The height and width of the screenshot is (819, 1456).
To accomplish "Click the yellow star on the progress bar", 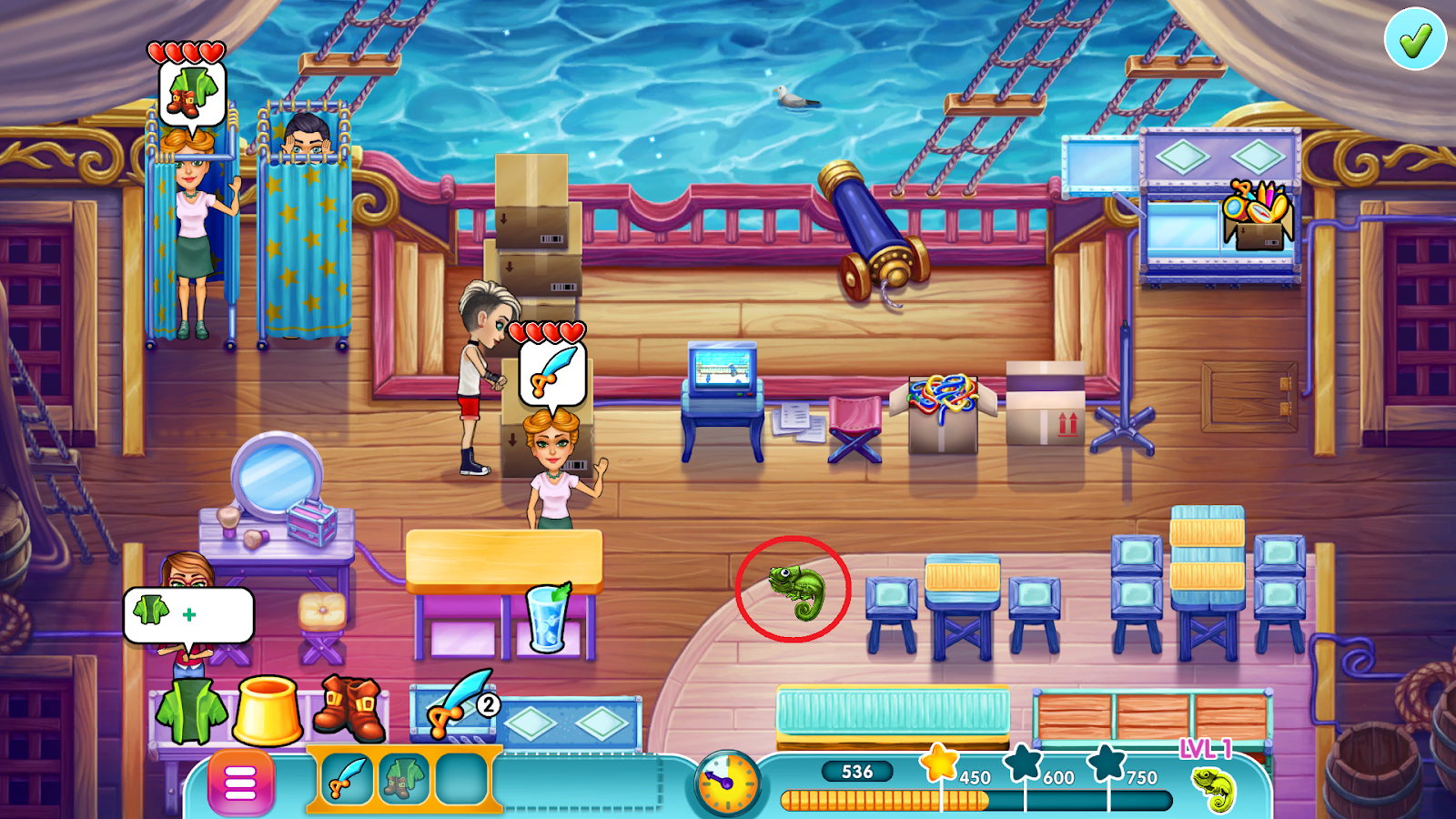I will click(x=942, y=767).
